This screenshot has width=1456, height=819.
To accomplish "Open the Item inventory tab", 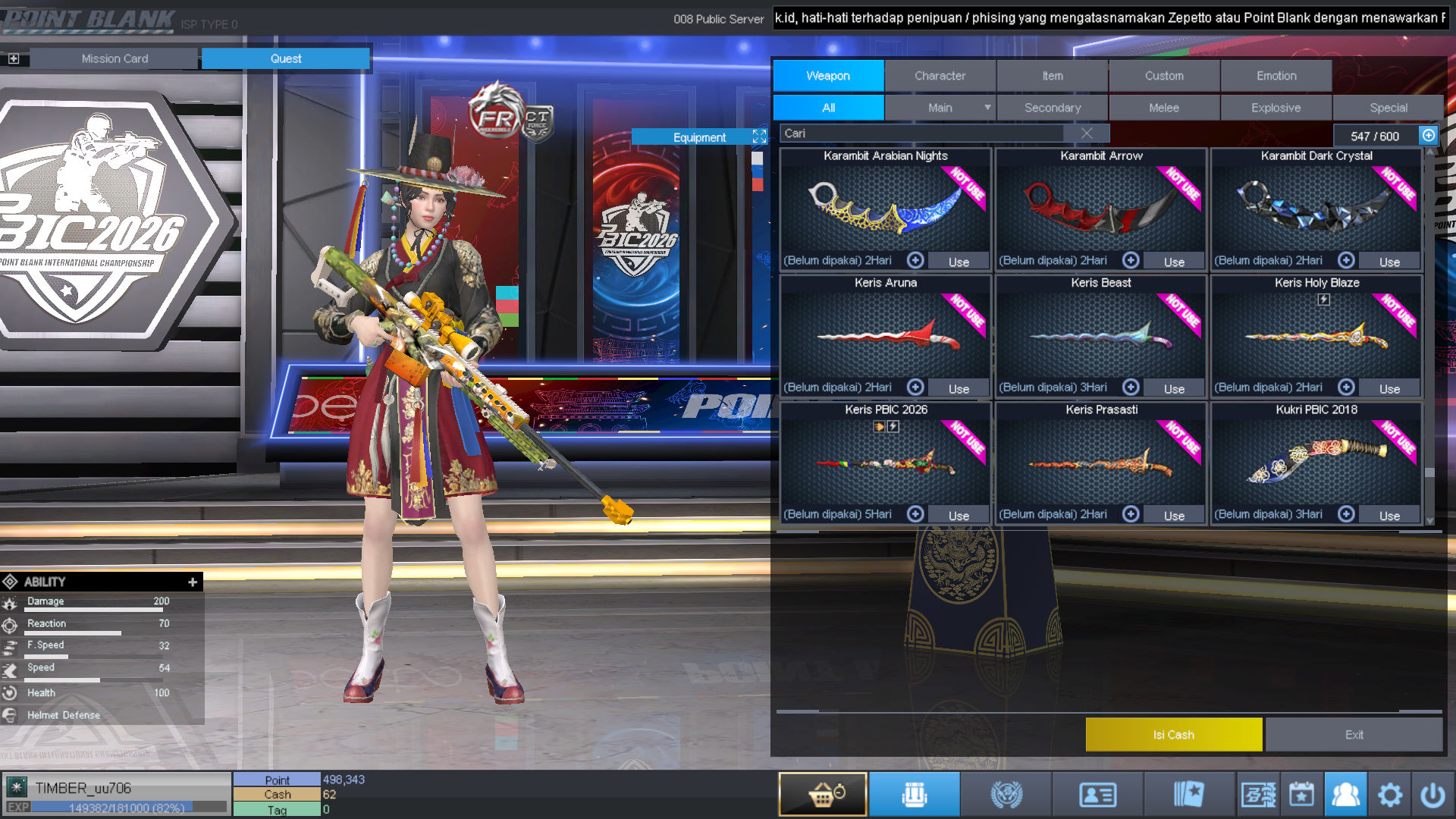I will 1052,76.
